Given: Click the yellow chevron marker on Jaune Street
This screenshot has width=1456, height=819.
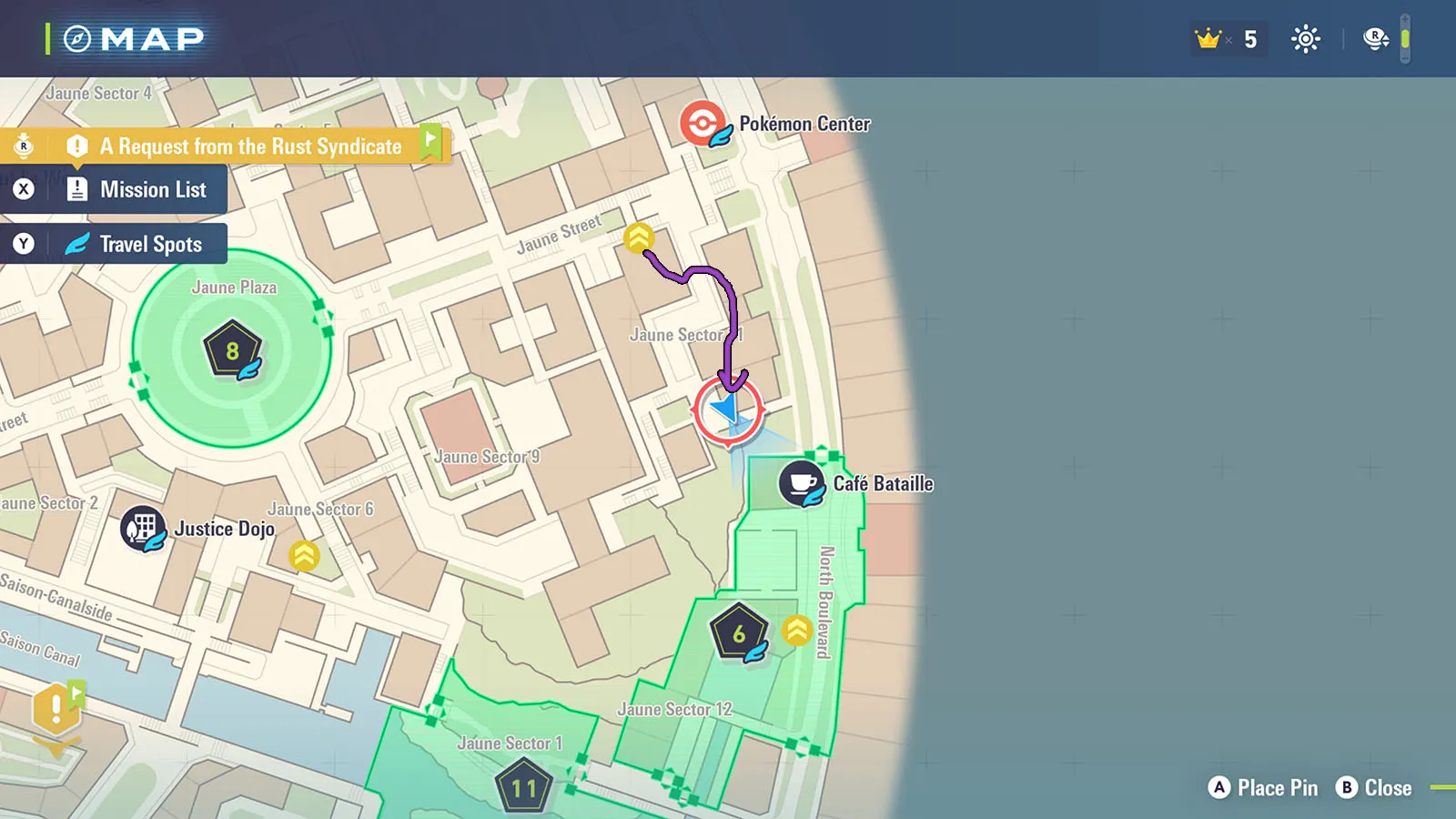Looking at the screenshot, I should pos(639,238).
